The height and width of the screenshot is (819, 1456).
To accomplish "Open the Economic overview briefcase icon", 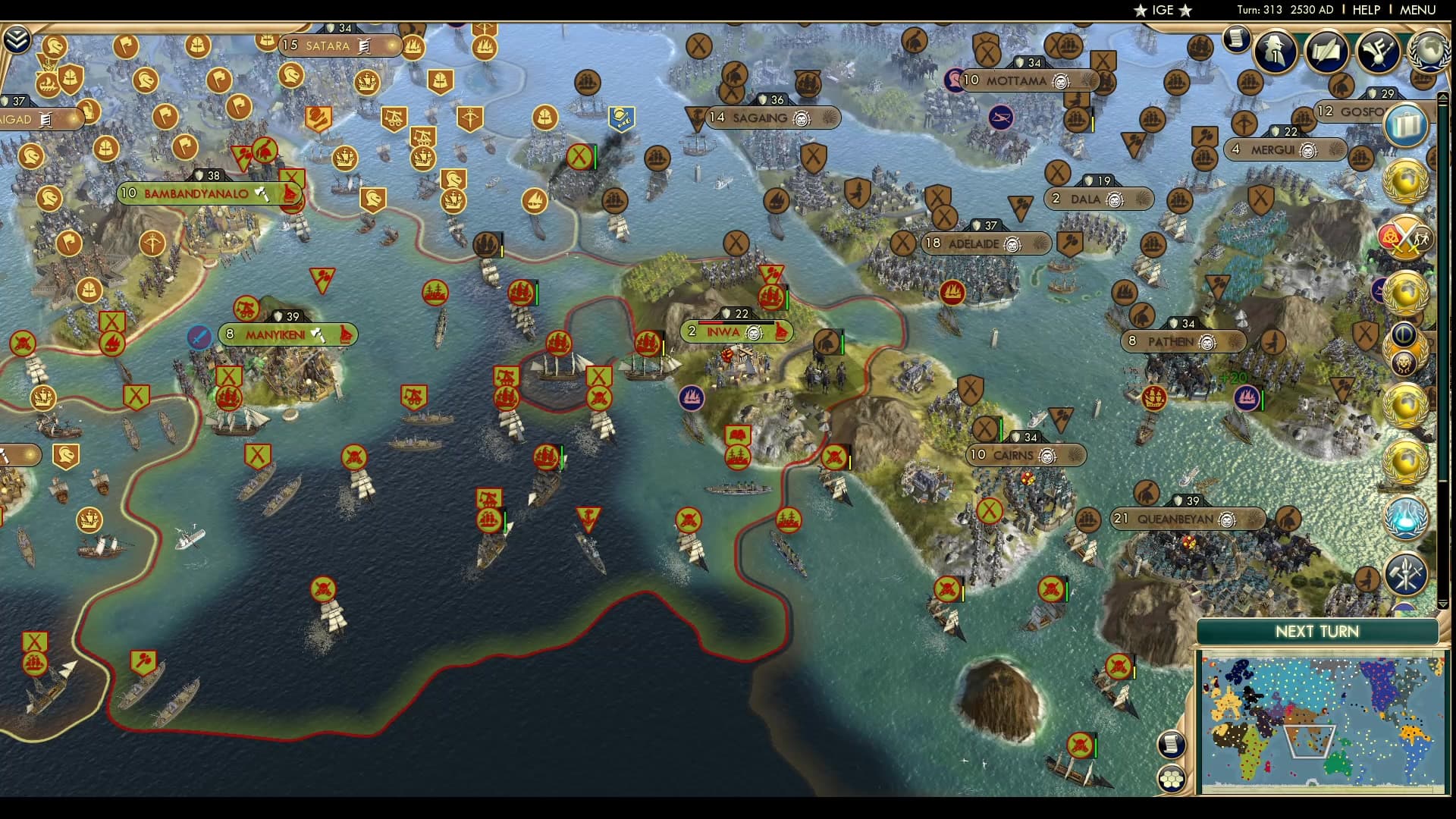I will point(1405,124).
